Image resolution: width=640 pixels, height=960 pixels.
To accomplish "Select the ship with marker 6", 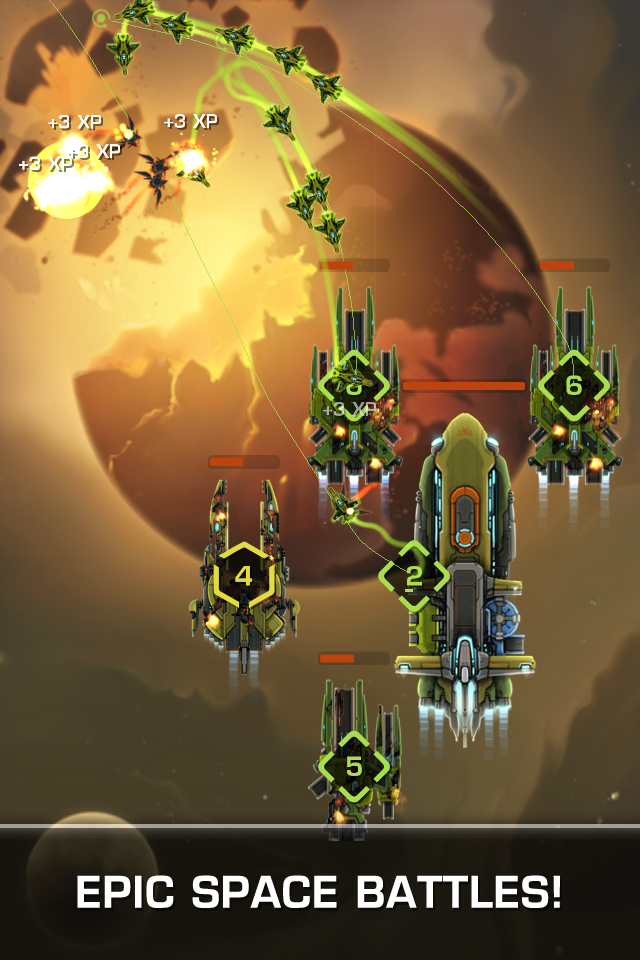I will (x=574, y=386).
